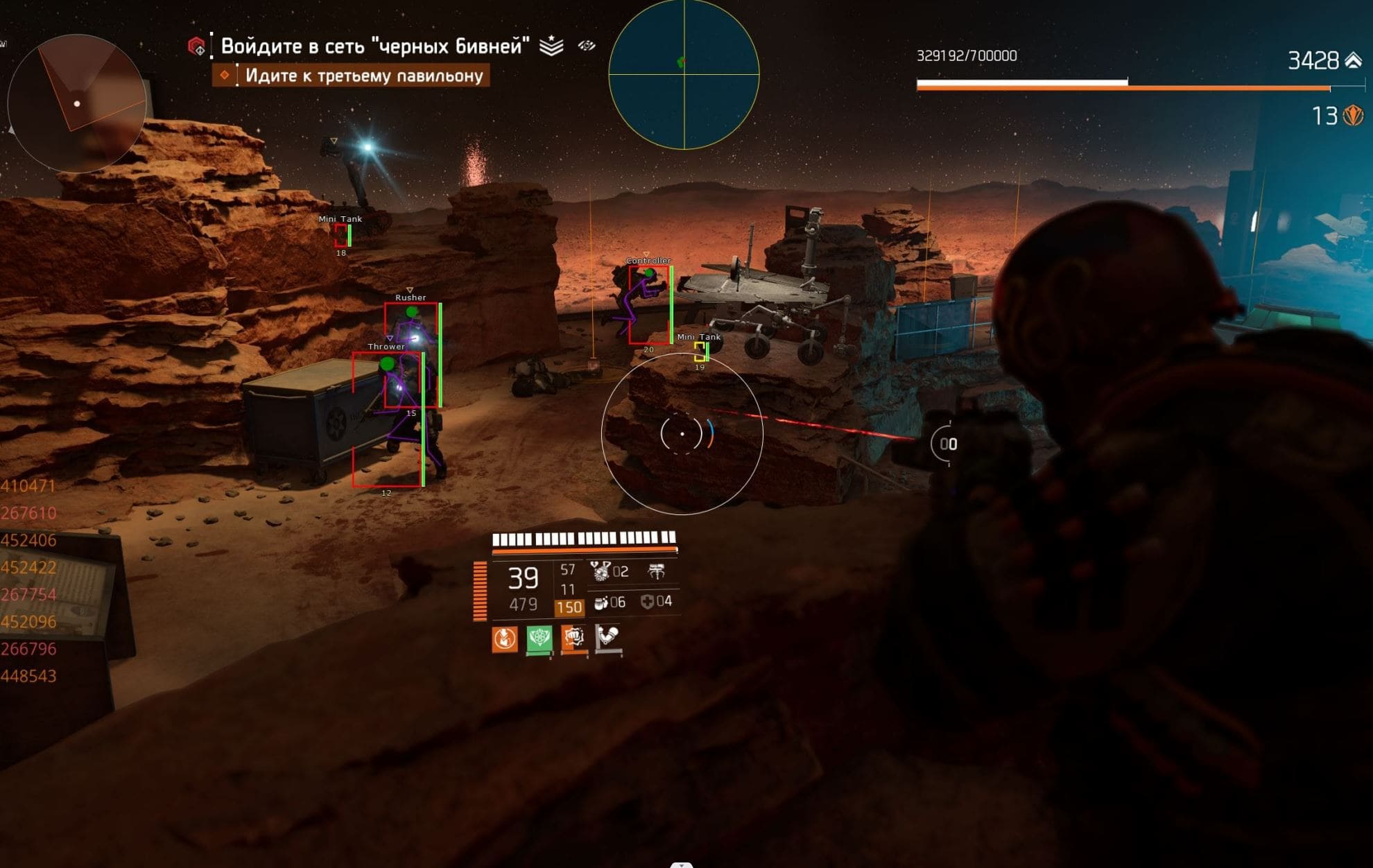Select the jar consumable icon
1373x868 pixels.
click(x=601, y=602)
